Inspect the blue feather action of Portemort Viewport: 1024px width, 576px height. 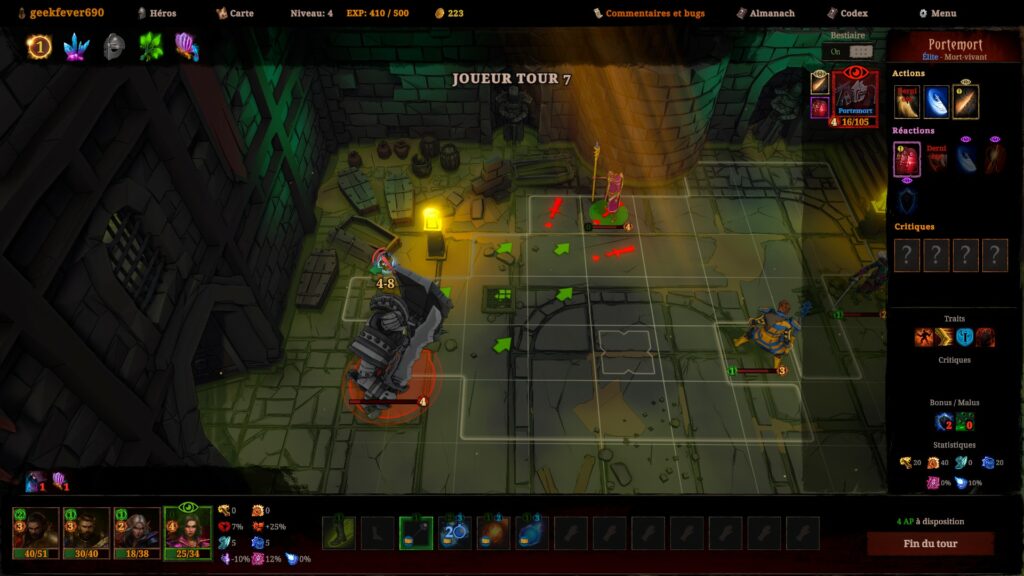tap(937, 101)
